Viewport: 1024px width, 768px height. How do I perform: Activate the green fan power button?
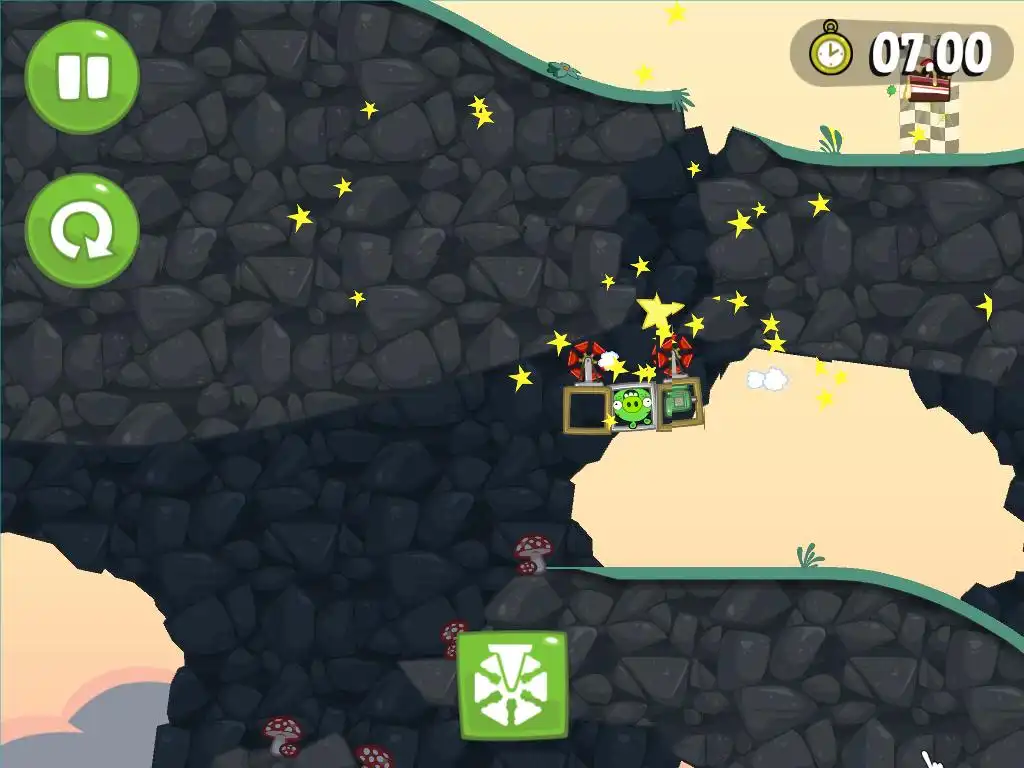[512, 685]
